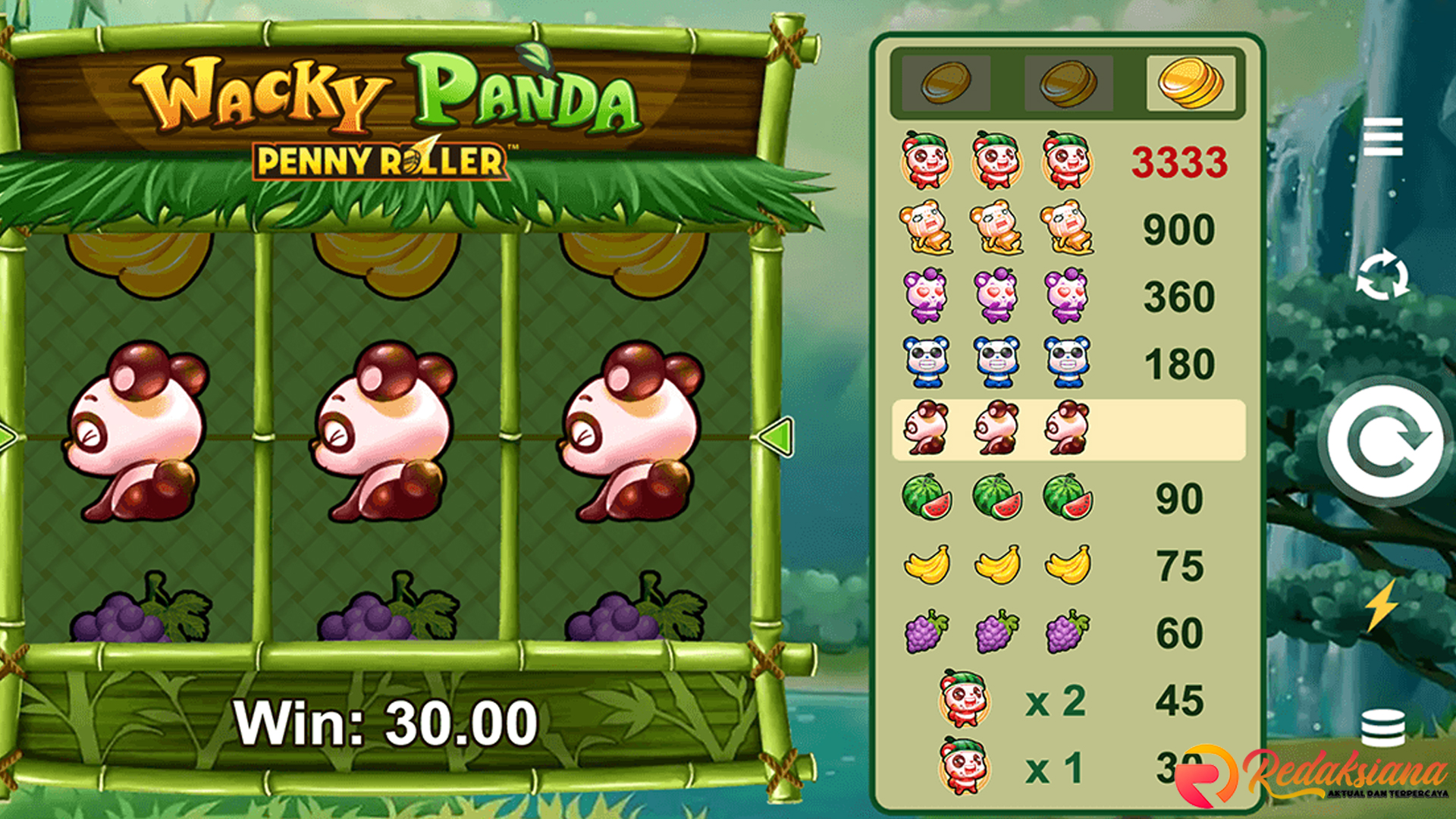Toggle the lightning bolt quick spin
This screenshot has height=819, width=1456.
point(1382,606)
